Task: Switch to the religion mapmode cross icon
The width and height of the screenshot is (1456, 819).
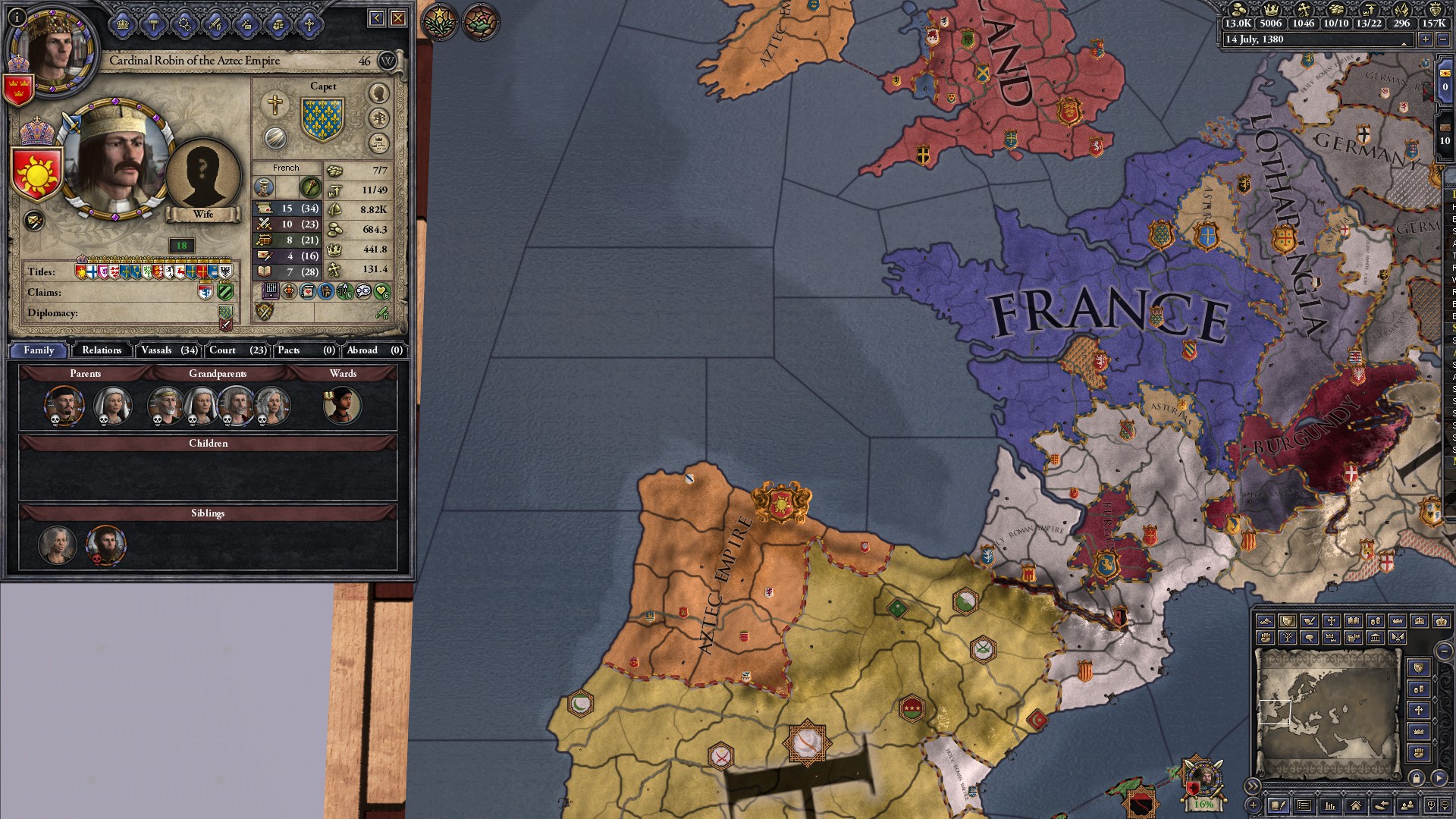Action: click(1332, 620)
